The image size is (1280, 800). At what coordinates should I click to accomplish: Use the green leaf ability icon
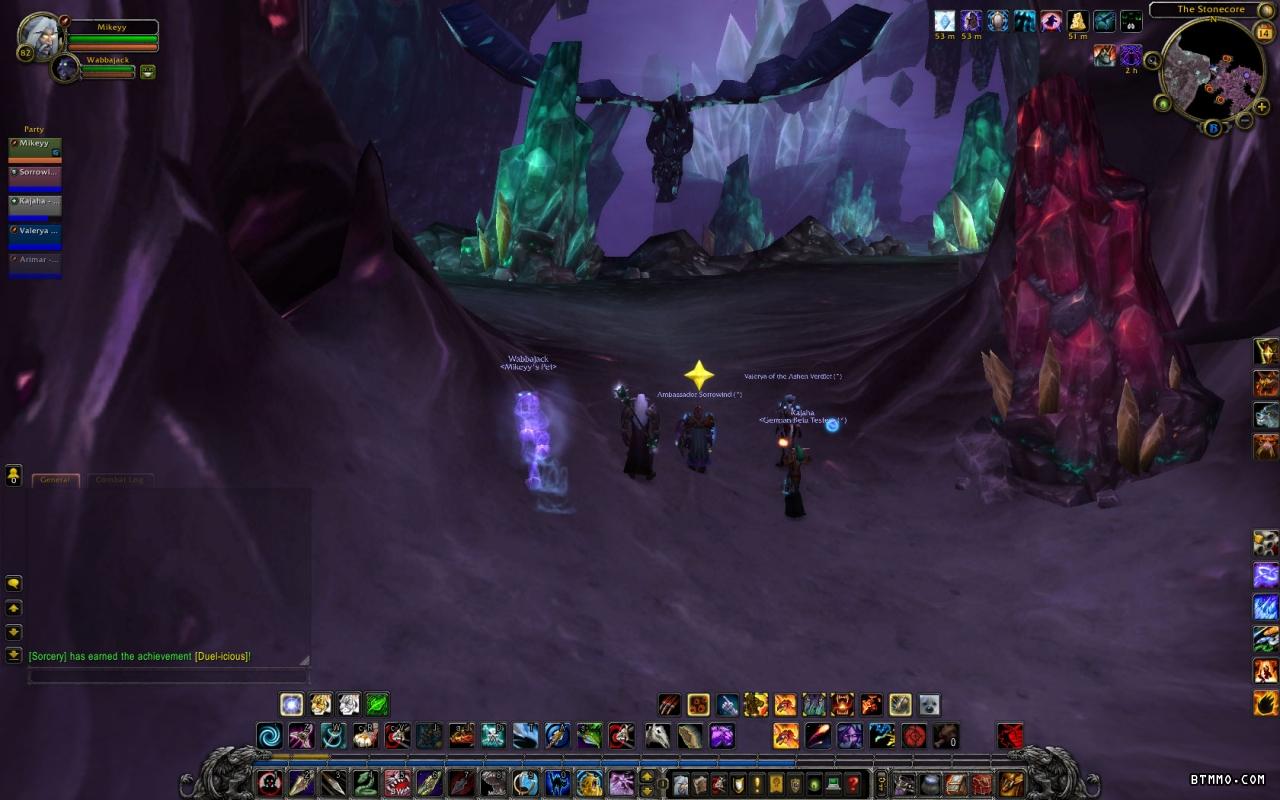point(377,704)
